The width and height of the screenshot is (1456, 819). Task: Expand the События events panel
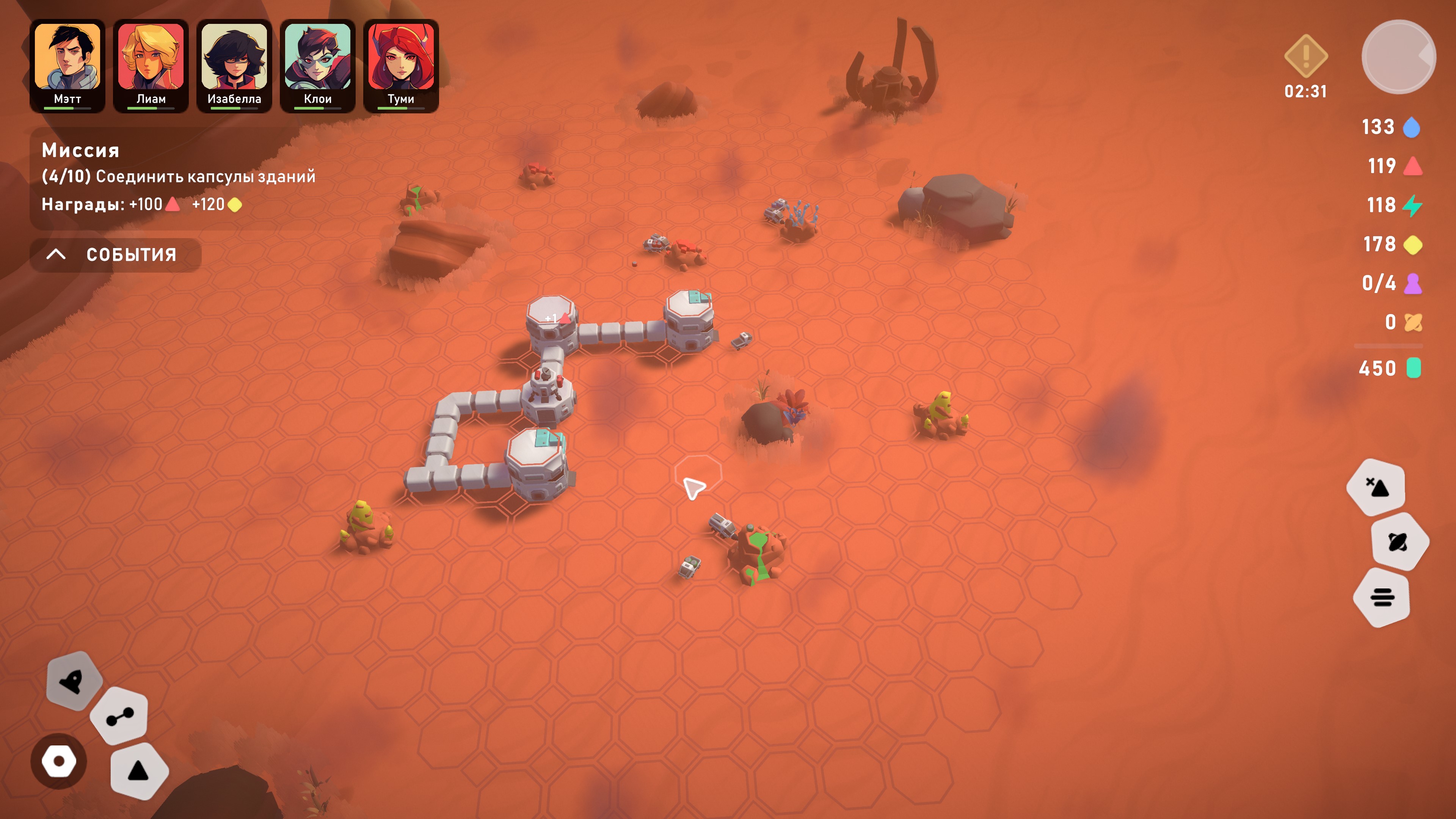[x=115, y=255]
